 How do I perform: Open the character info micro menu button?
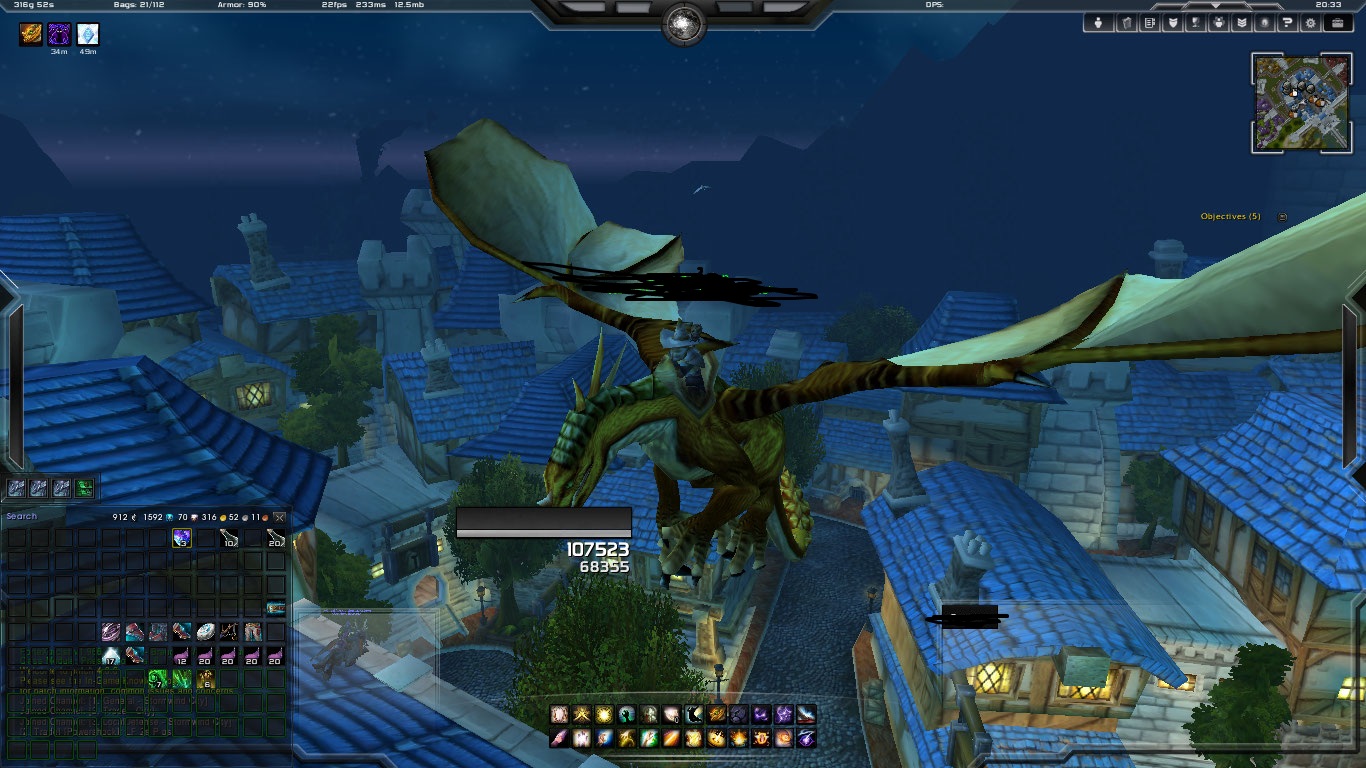(1099, 23)
